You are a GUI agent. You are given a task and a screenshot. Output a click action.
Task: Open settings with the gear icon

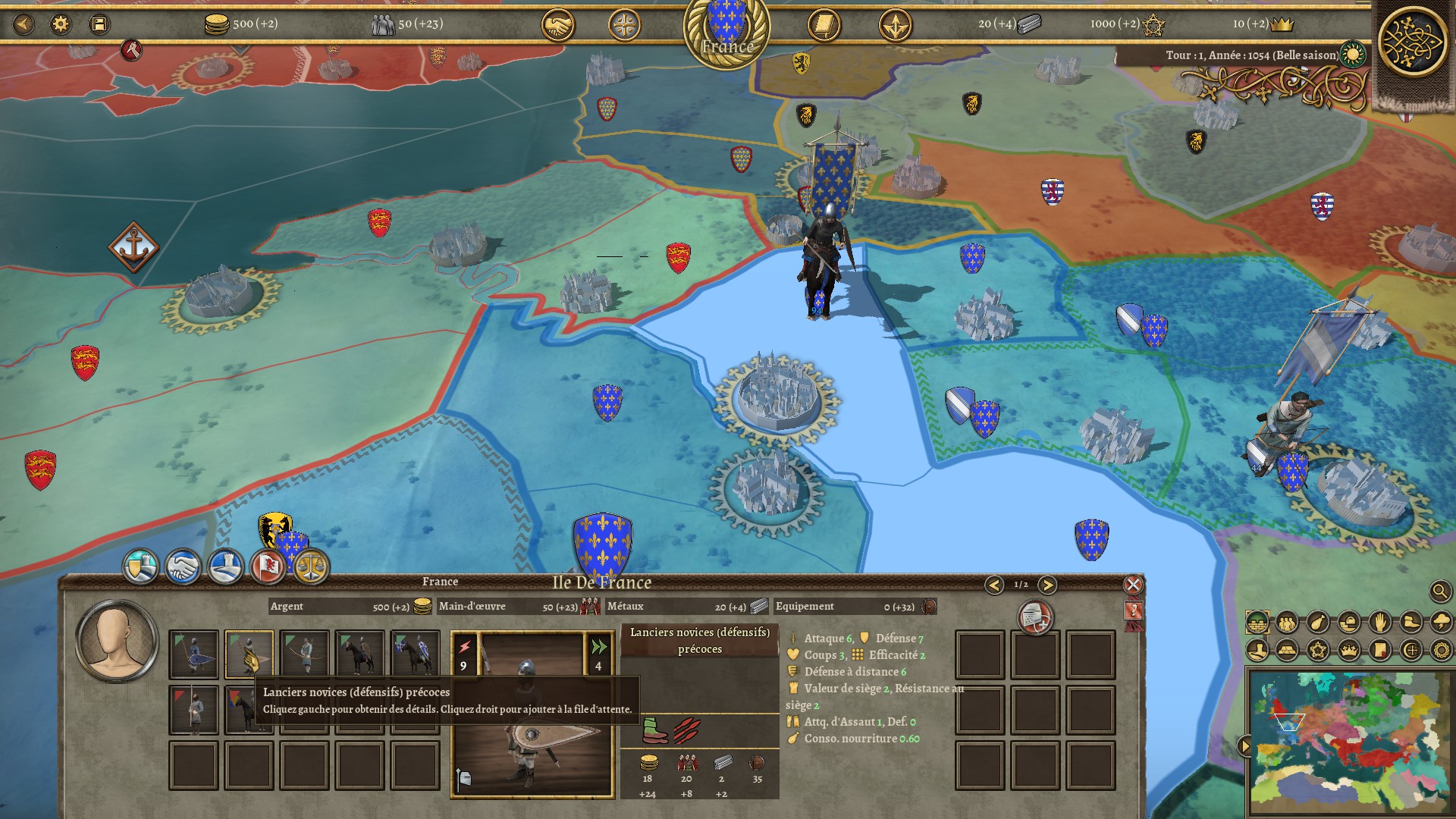(61, 24)
